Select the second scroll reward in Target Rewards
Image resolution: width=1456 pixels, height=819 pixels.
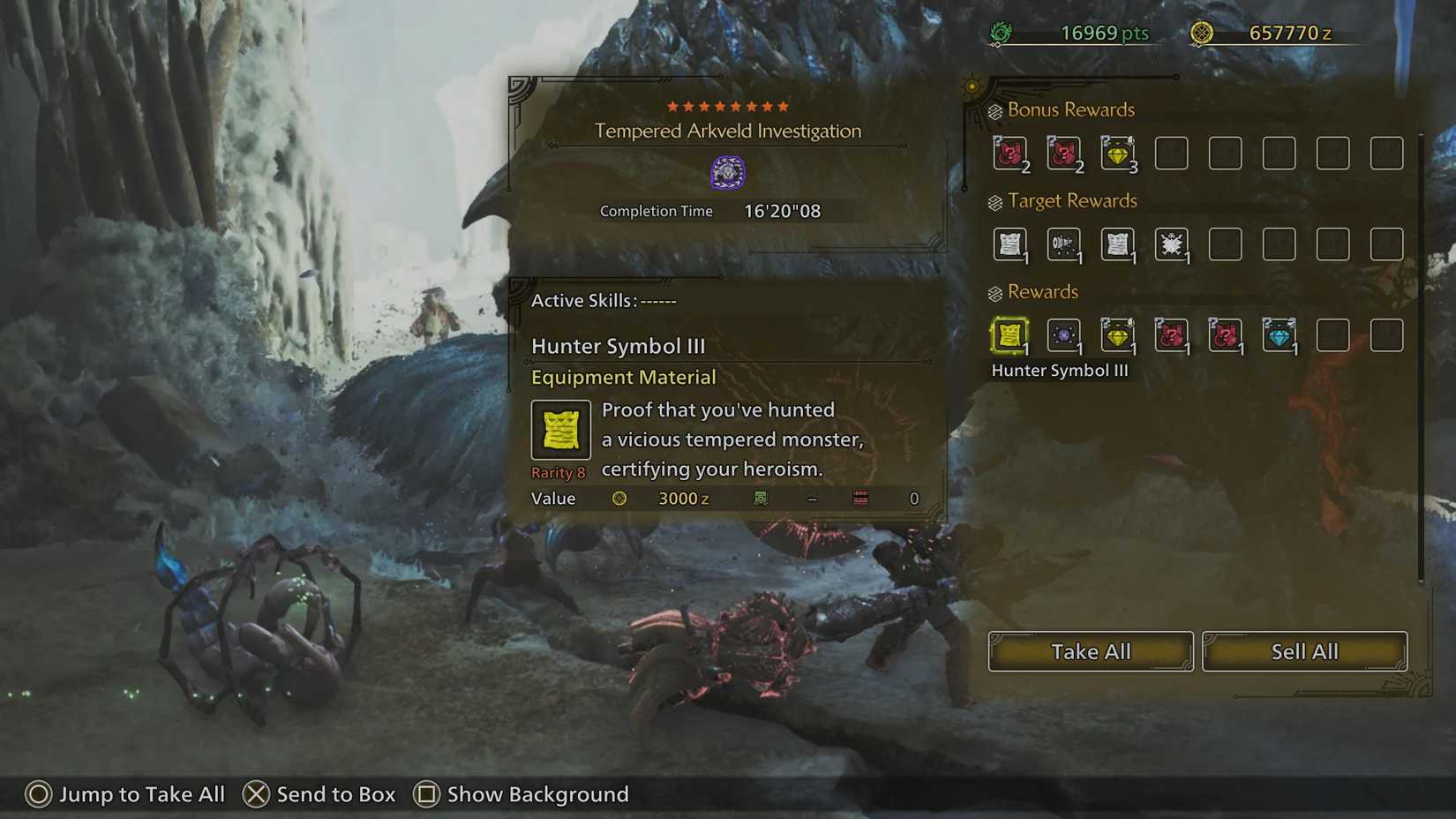[x=1117, y=245]
